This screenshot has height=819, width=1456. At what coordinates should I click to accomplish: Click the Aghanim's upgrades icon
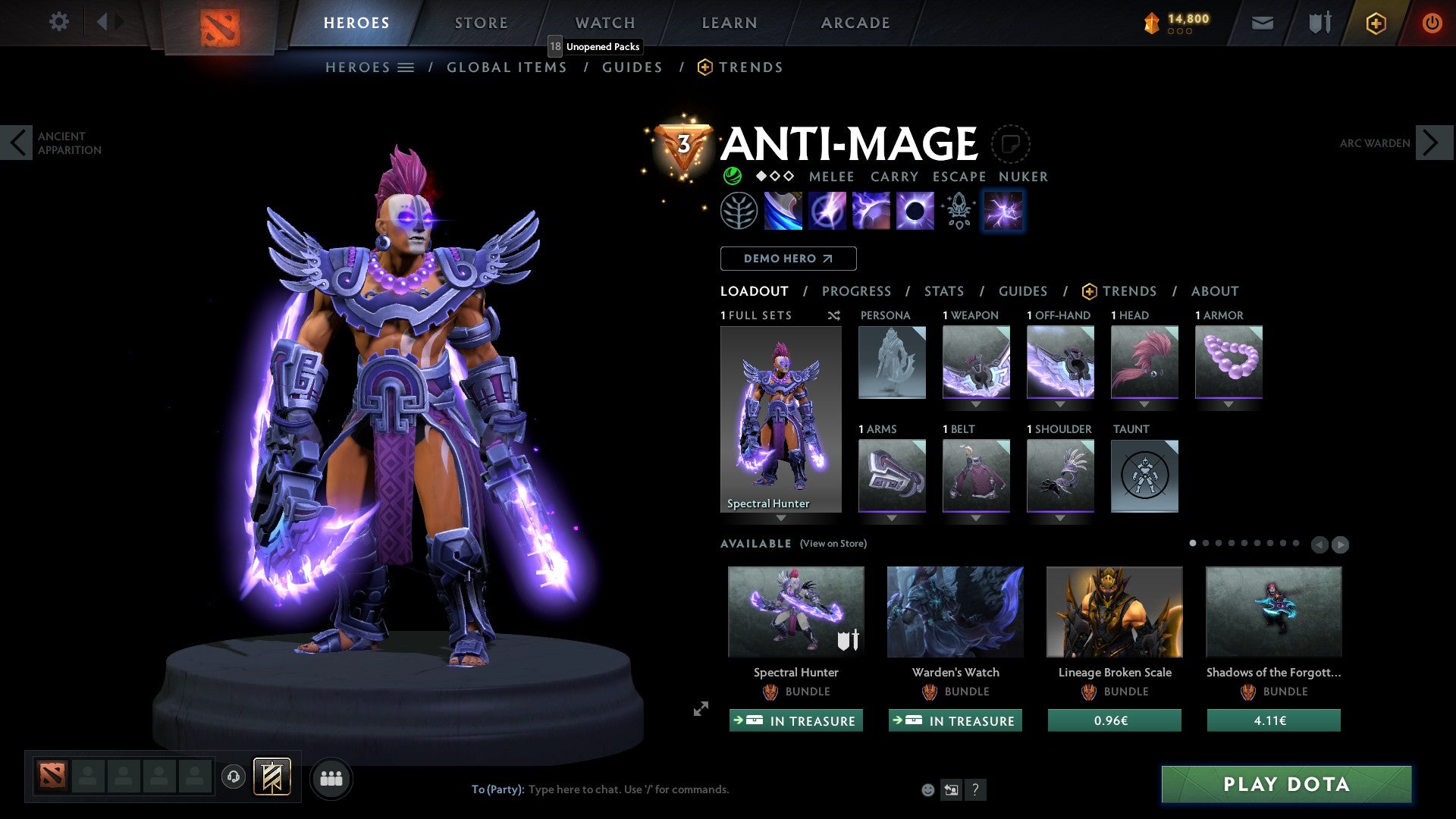pyautogui.click(x=958, y=211)
